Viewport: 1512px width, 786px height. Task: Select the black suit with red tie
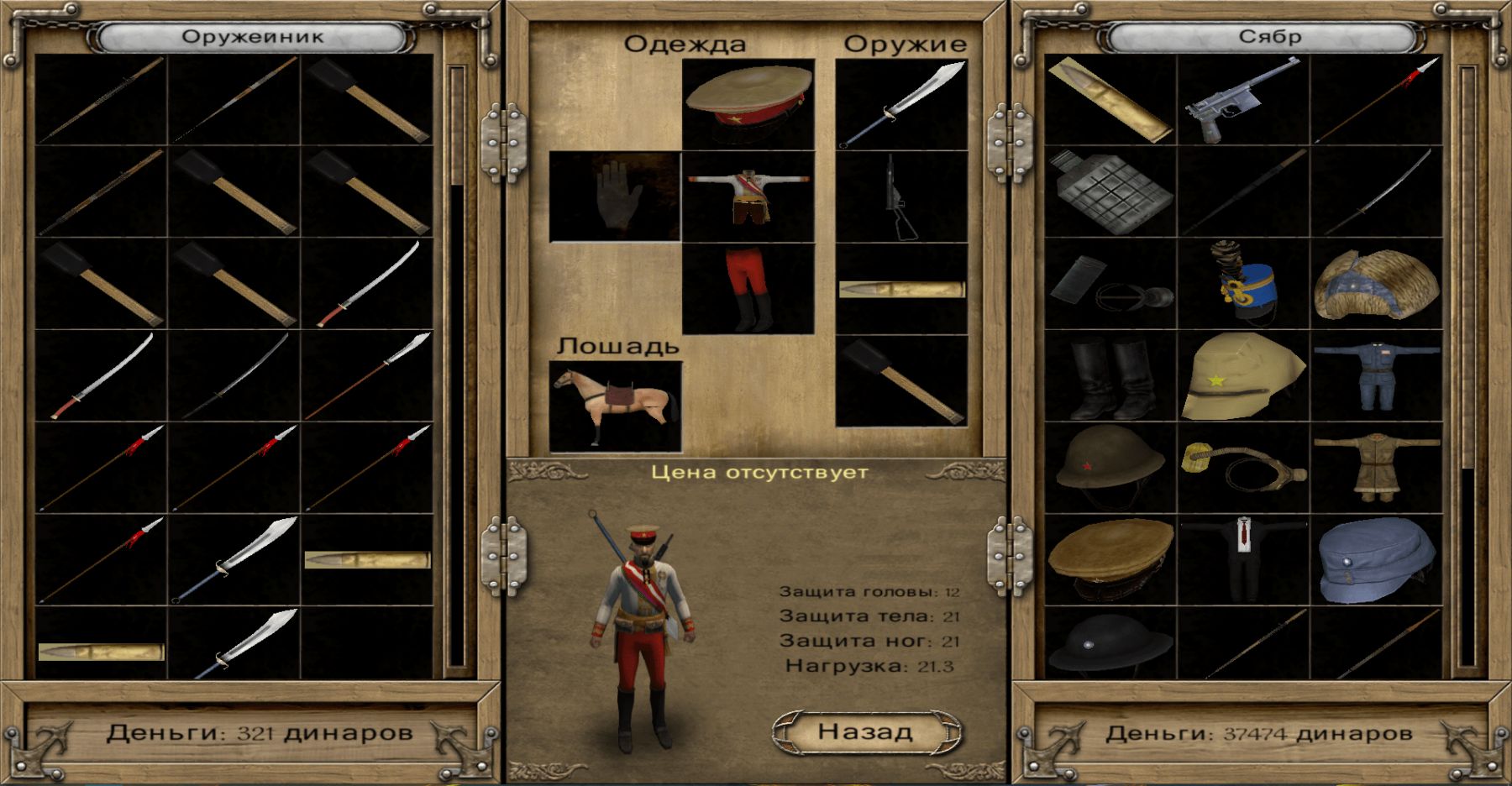1242,558
